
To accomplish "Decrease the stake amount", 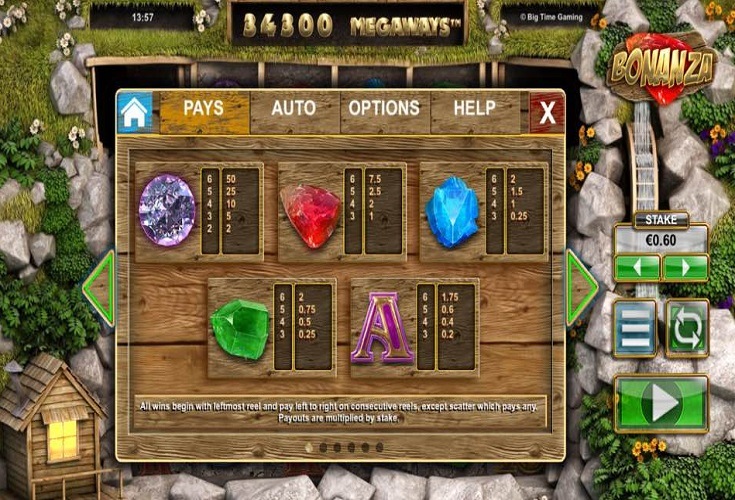I will click(637, 268).
